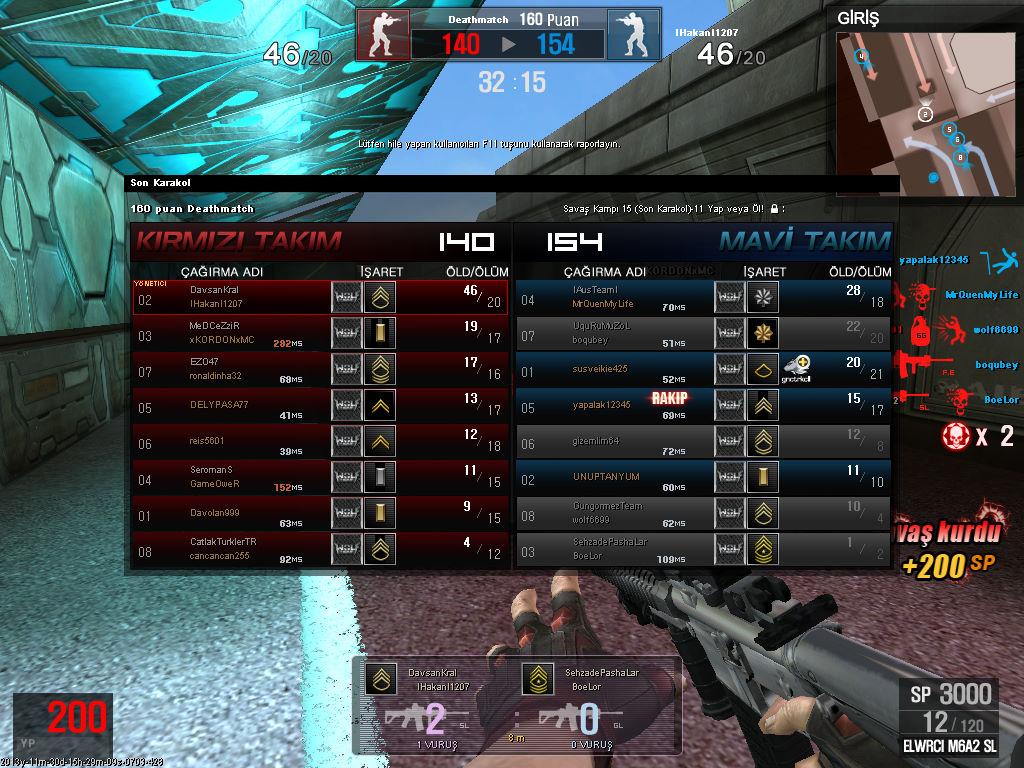Click the Davolan999 player row
Screen dimensions: 1024x768
pos(320,514)
